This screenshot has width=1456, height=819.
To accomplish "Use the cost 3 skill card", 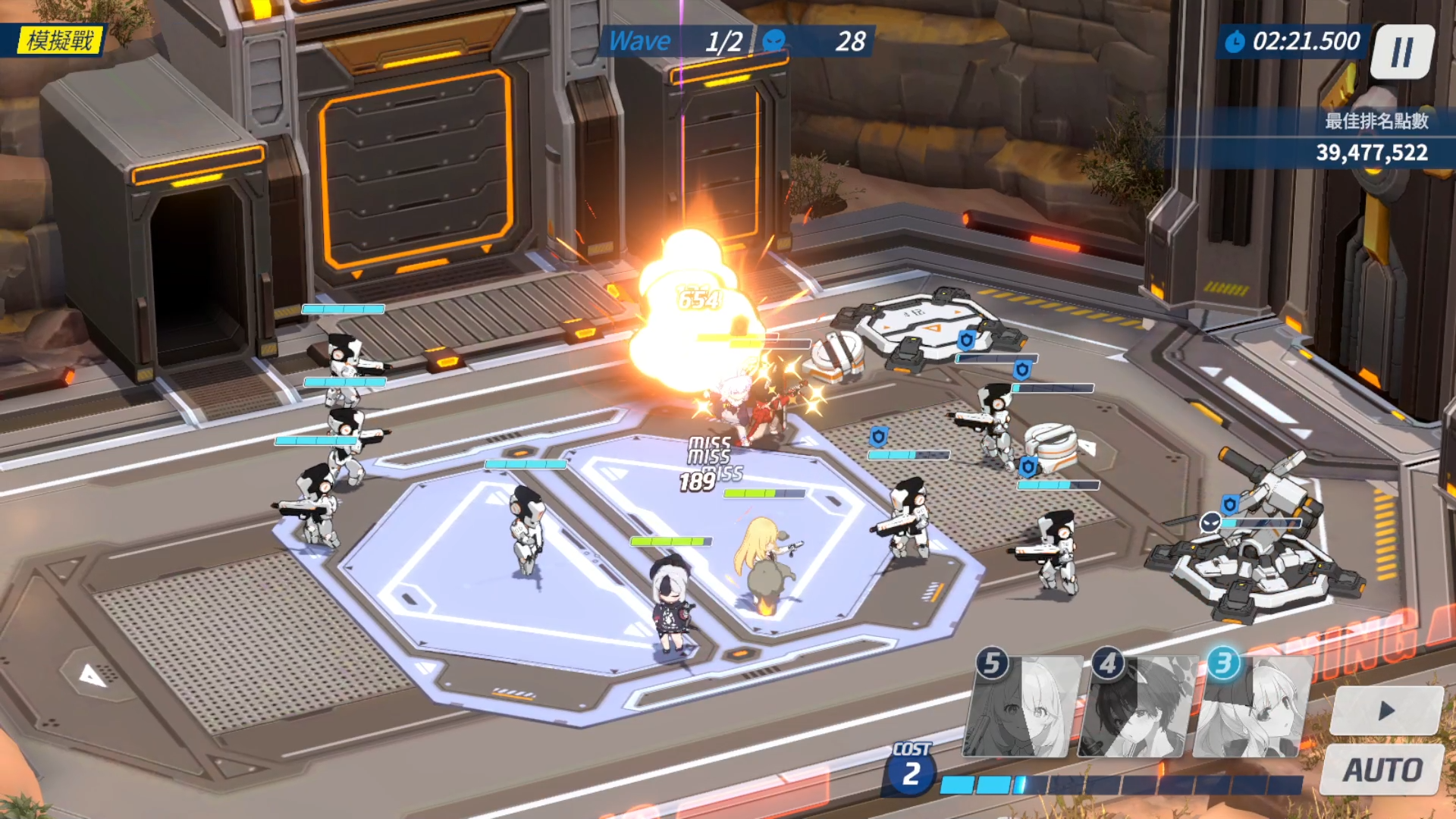I will click(1252, 708).
